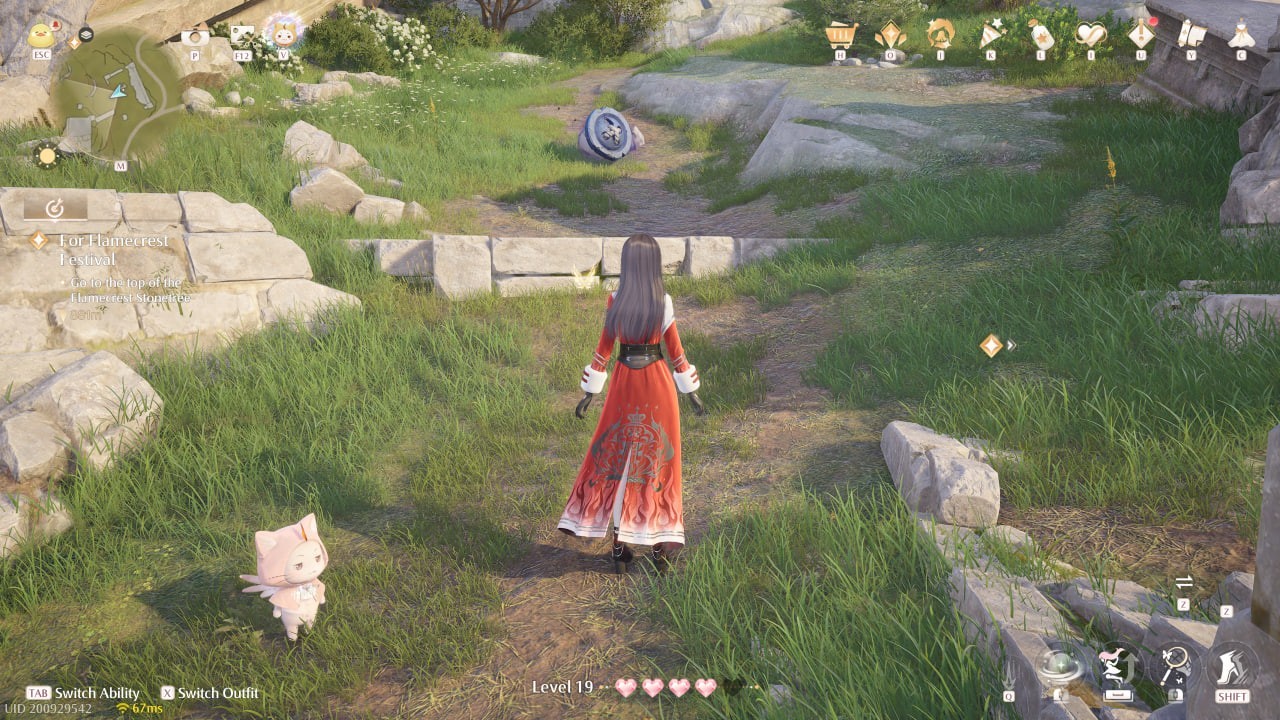This screenshot has height=720, width=1280.
Task: Open the Heart of Infinity icon
Action: coord(1090,35)
